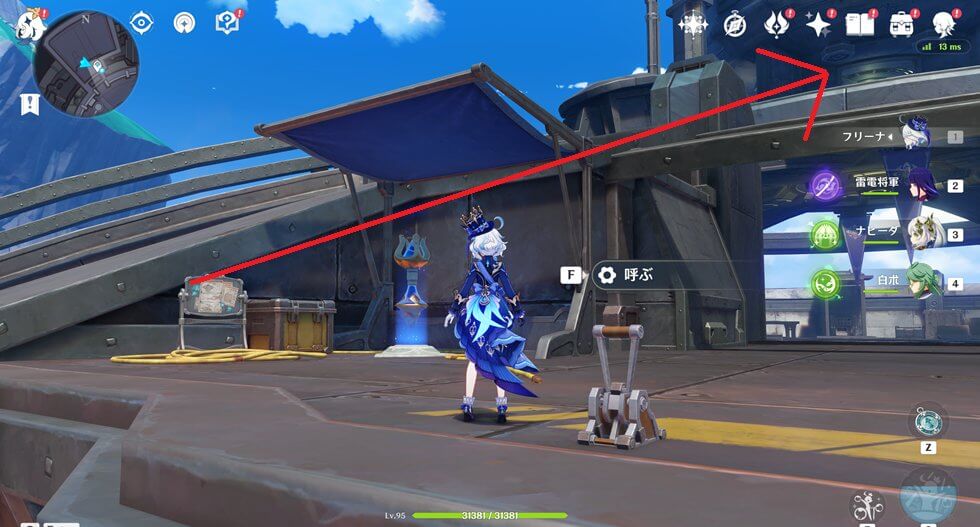The width and height of the screenshot is (980, 527).
Task: Open the Wish star icon
Action: (x=818, y=25)
